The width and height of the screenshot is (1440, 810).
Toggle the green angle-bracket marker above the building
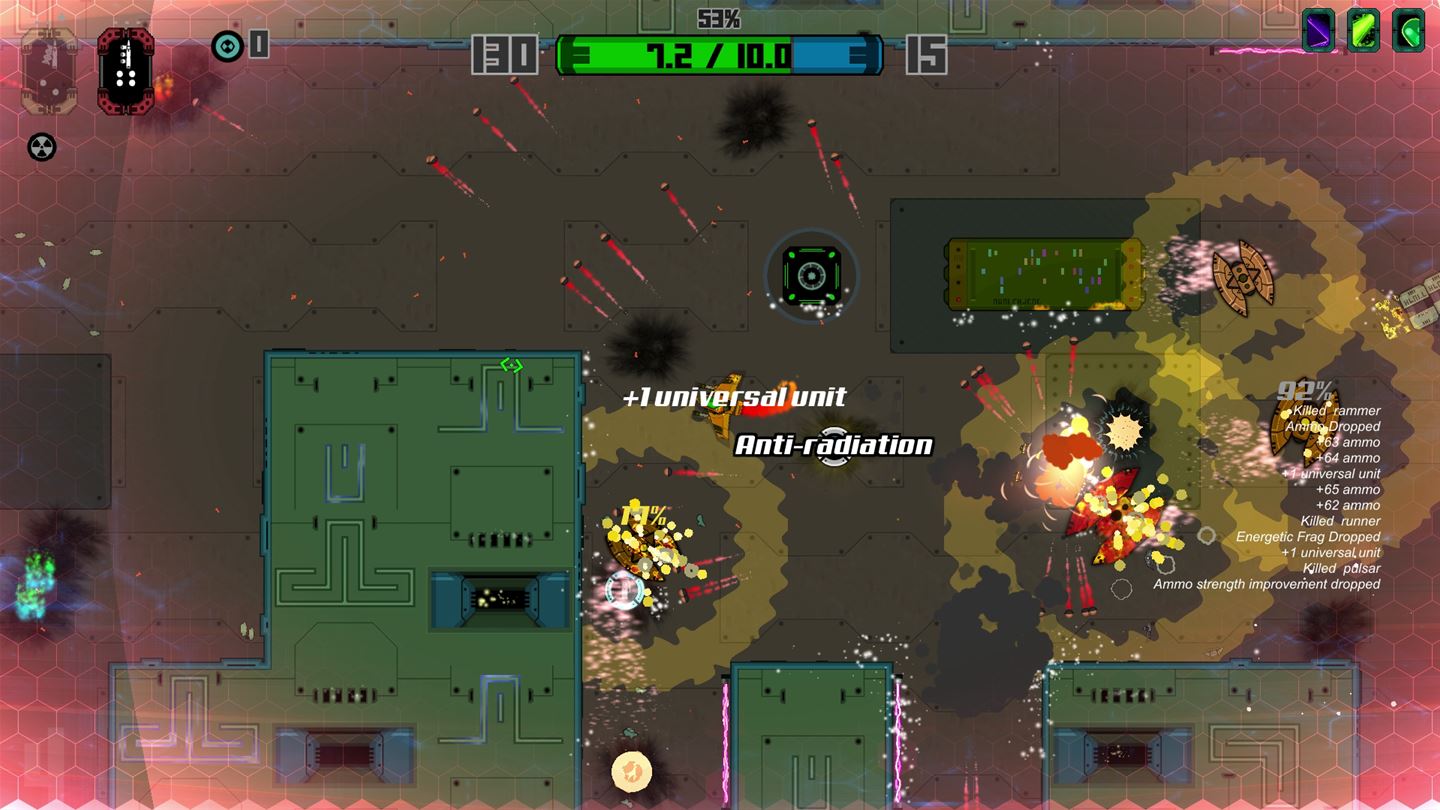pos(510,364)
